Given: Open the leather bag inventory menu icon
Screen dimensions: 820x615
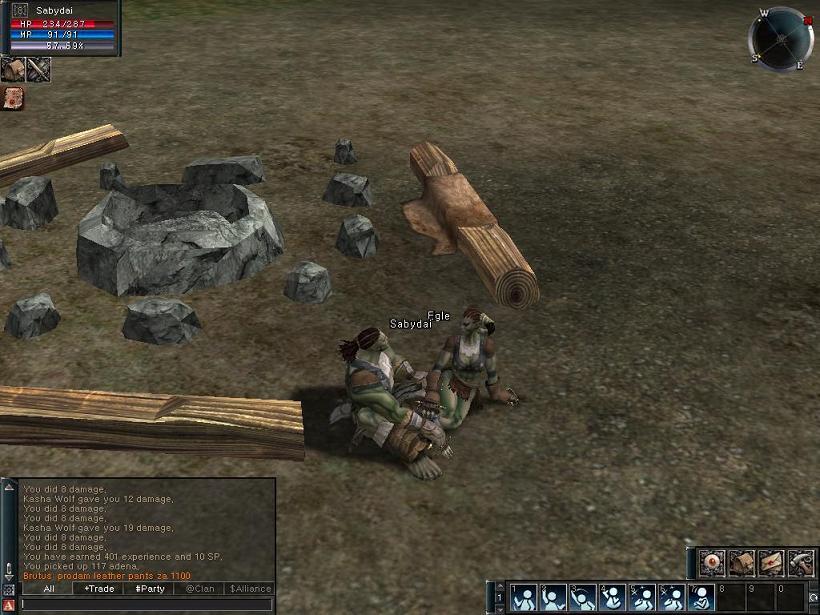Looking at the screenshot, I should click(x=741, y=563).
